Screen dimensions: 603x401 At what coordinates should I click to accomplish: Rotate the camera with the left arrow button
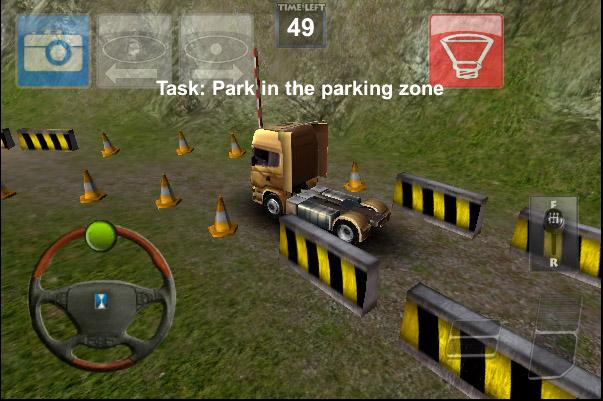coord(133,50)
